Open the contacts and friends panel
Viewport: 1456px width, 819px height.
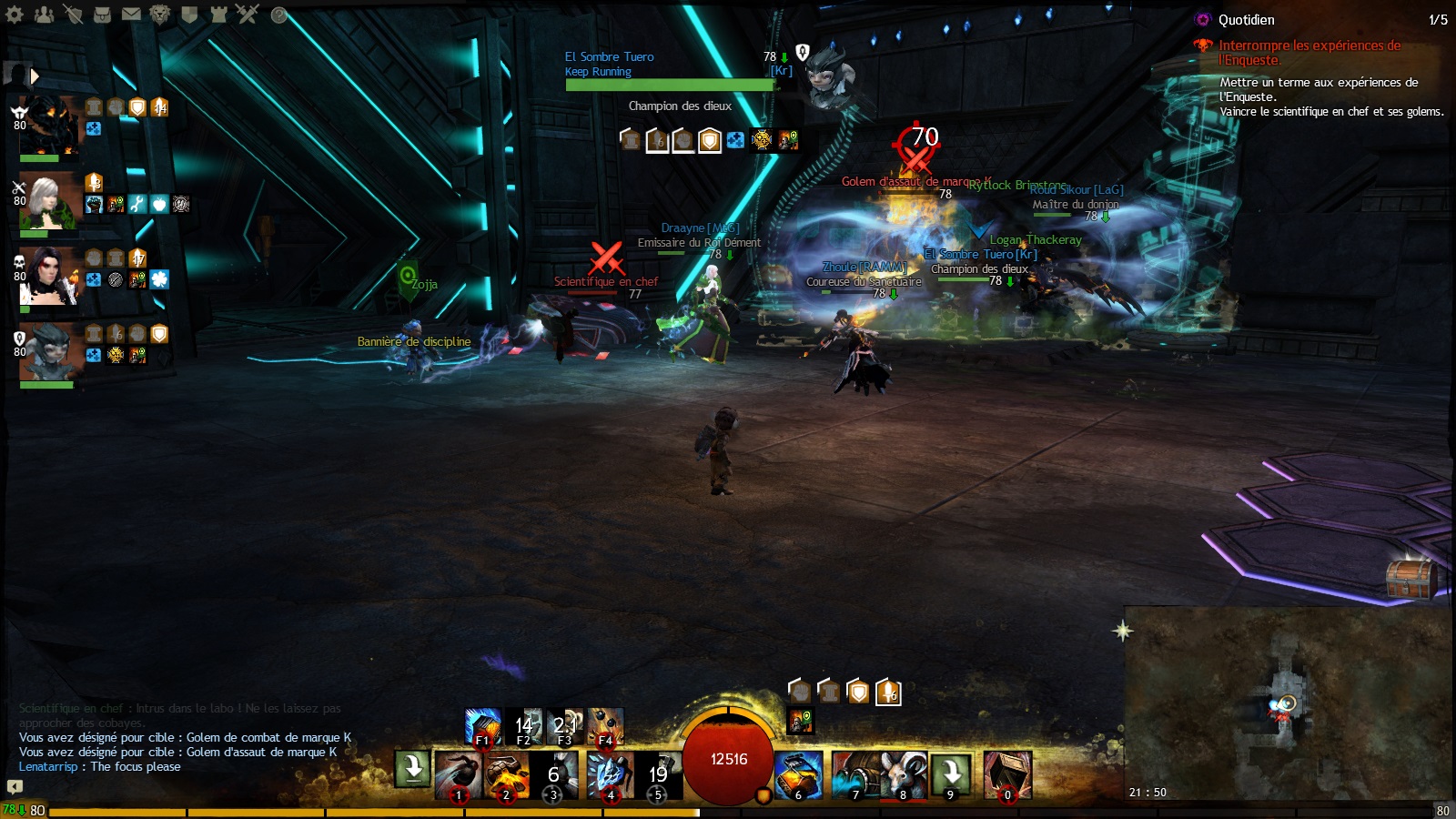click(x=44, y=14)
